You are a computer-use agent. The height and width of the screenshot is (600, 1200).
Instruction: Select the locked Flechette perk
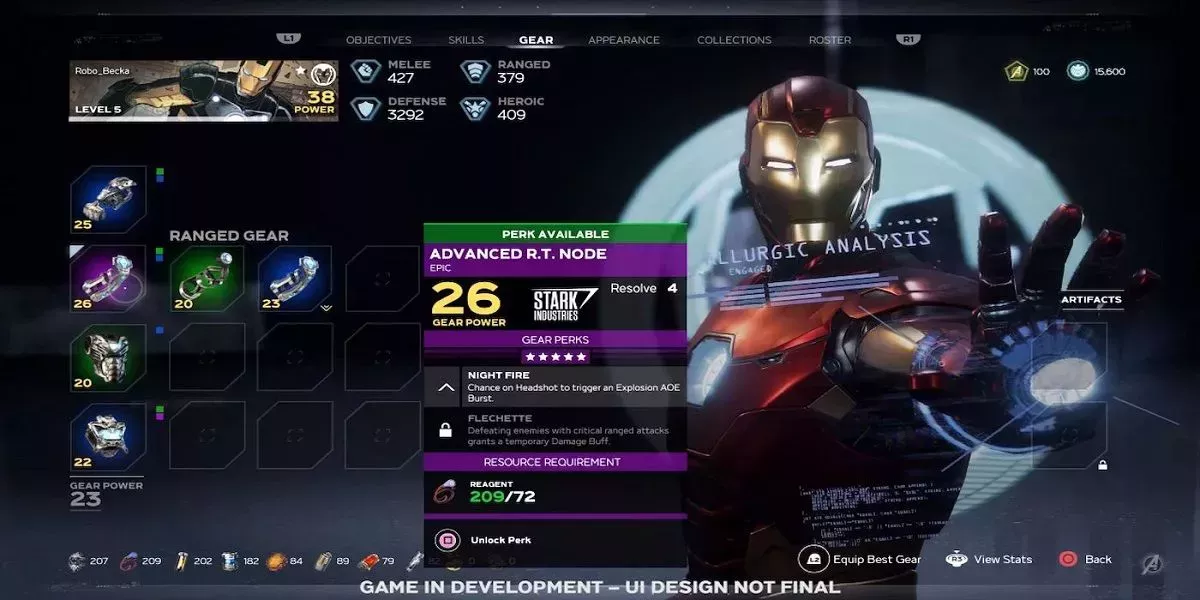[x=555, y=430]
